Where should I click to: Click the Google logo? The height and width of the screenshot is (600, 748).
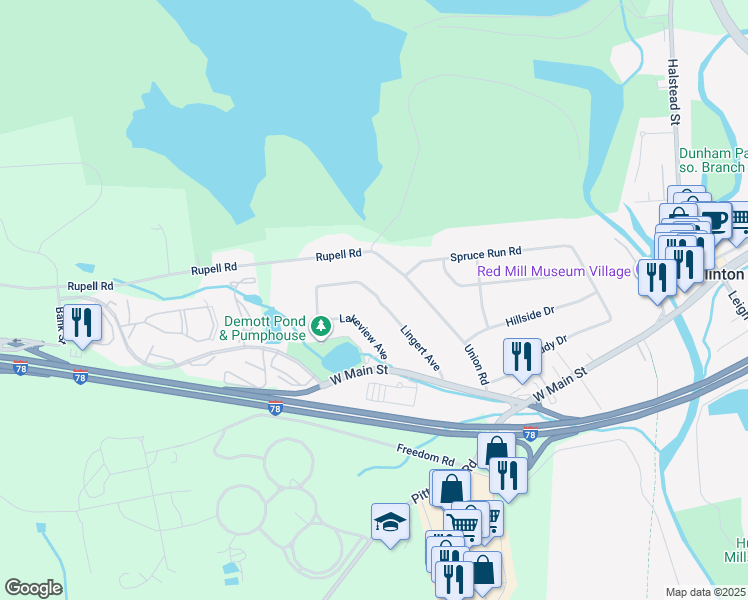click(32, 588)
